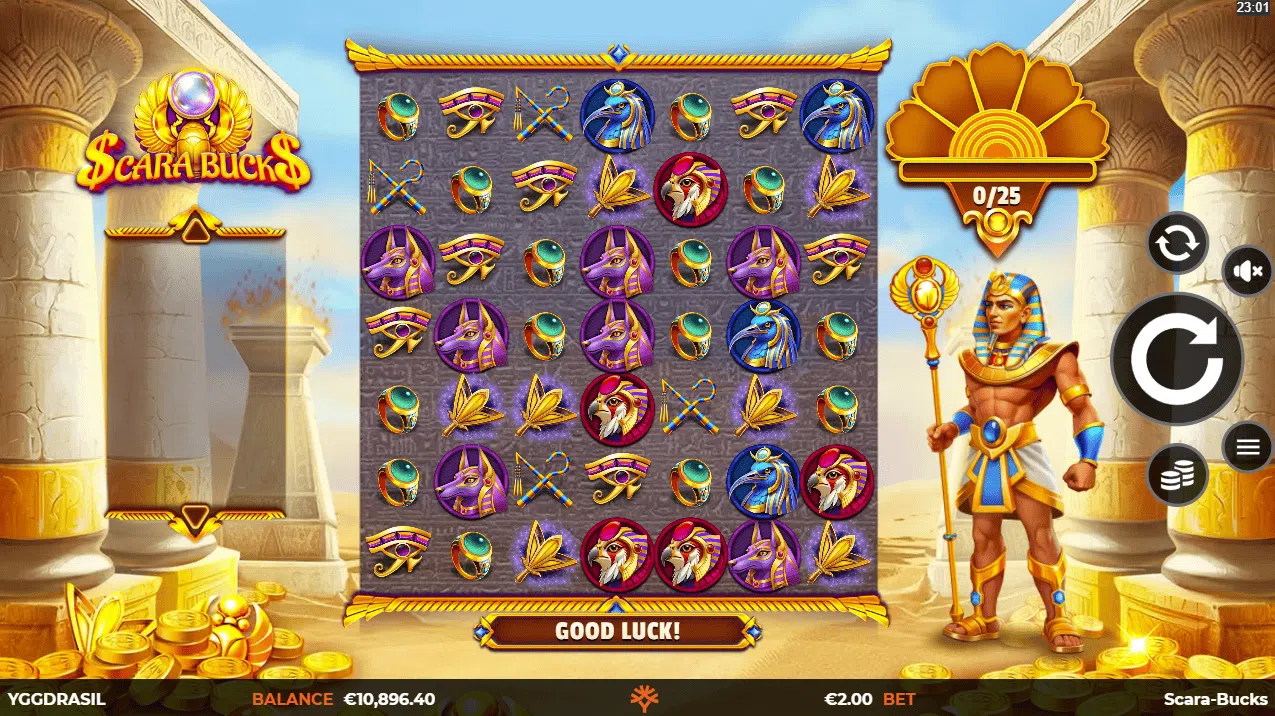This screenshot has height=716, width=1275.
Task: Activate the autoplay circular arrows button
Action: point(1177,243)
